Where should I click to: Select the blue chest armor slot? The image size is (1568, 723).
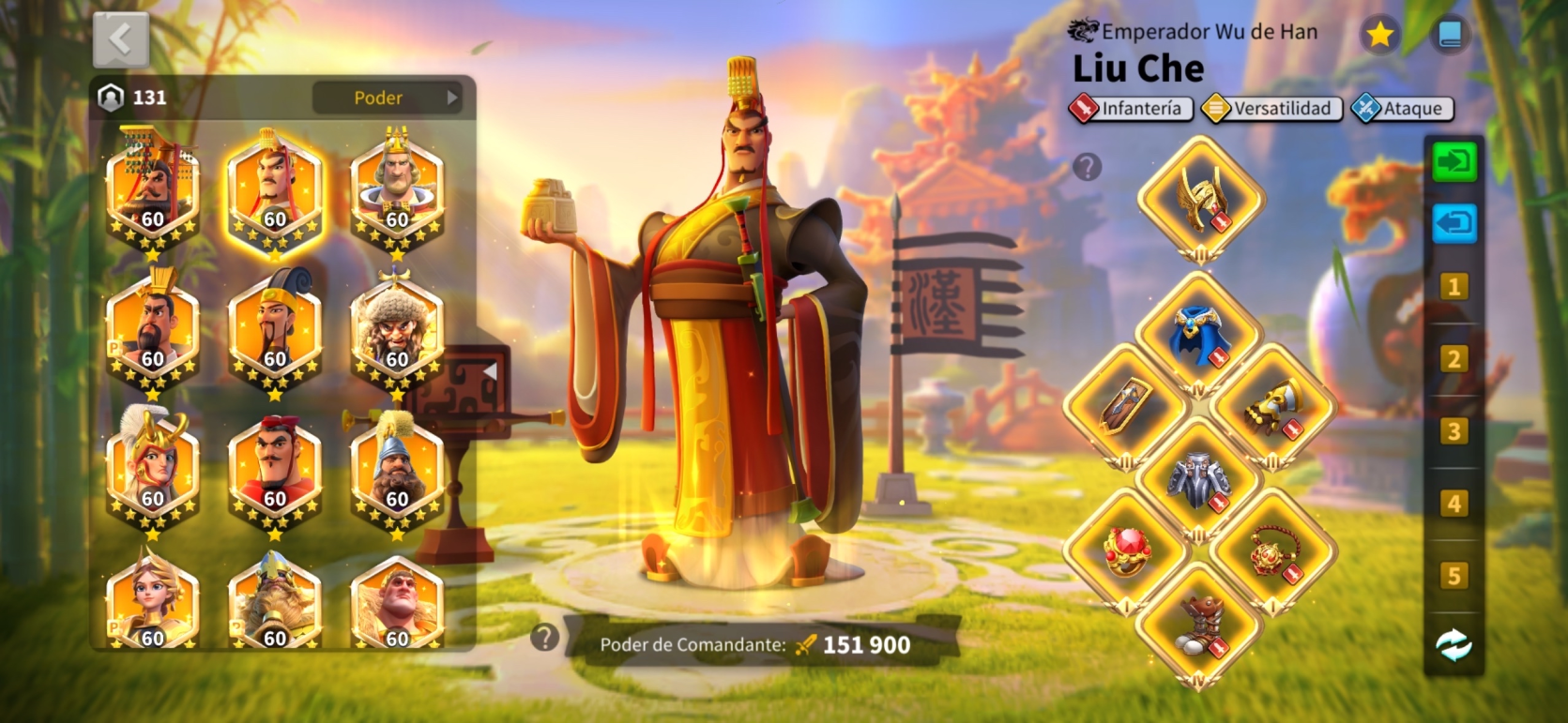click(1197, 336)
